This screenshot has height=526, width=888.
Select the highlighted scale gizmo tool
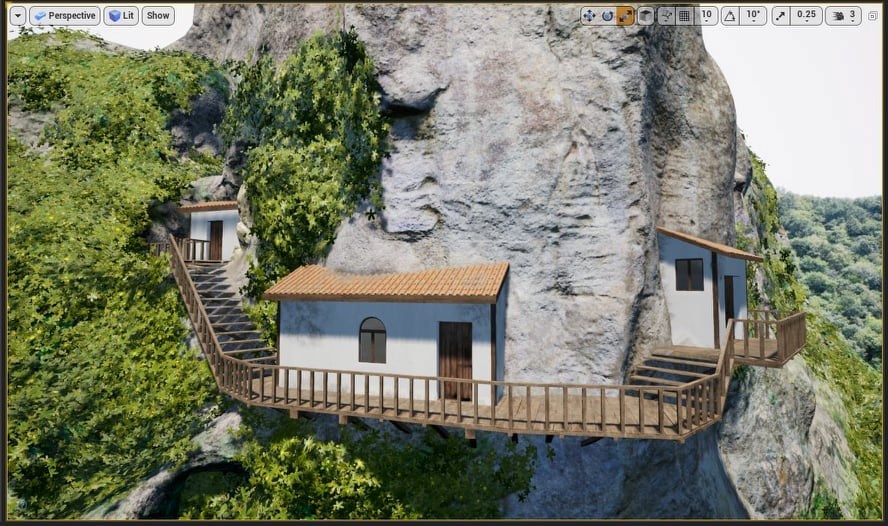click(625, 16)
